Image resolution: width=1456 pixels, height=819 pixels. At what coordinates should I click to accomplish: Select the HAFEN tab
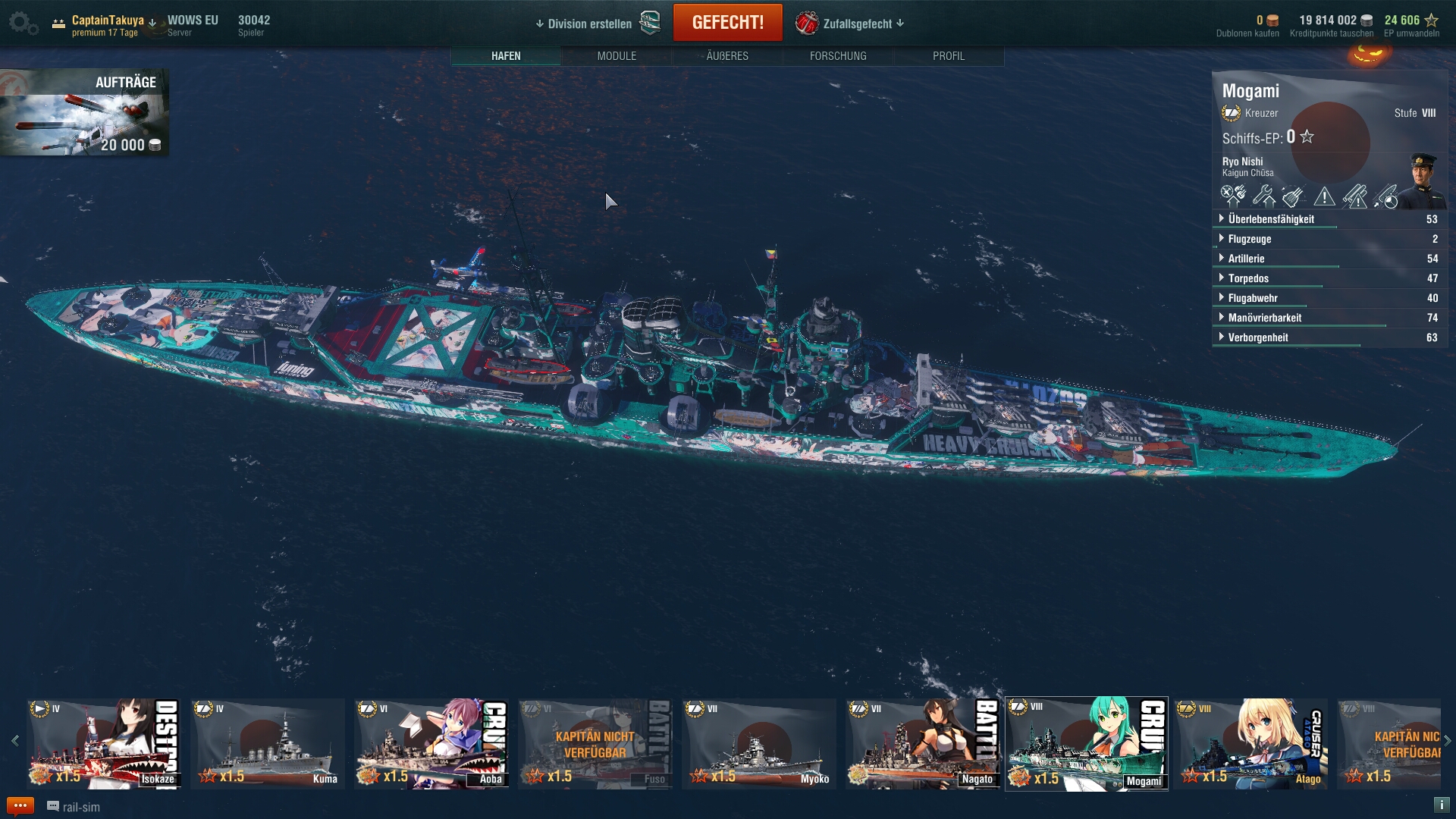coord(506,56)
